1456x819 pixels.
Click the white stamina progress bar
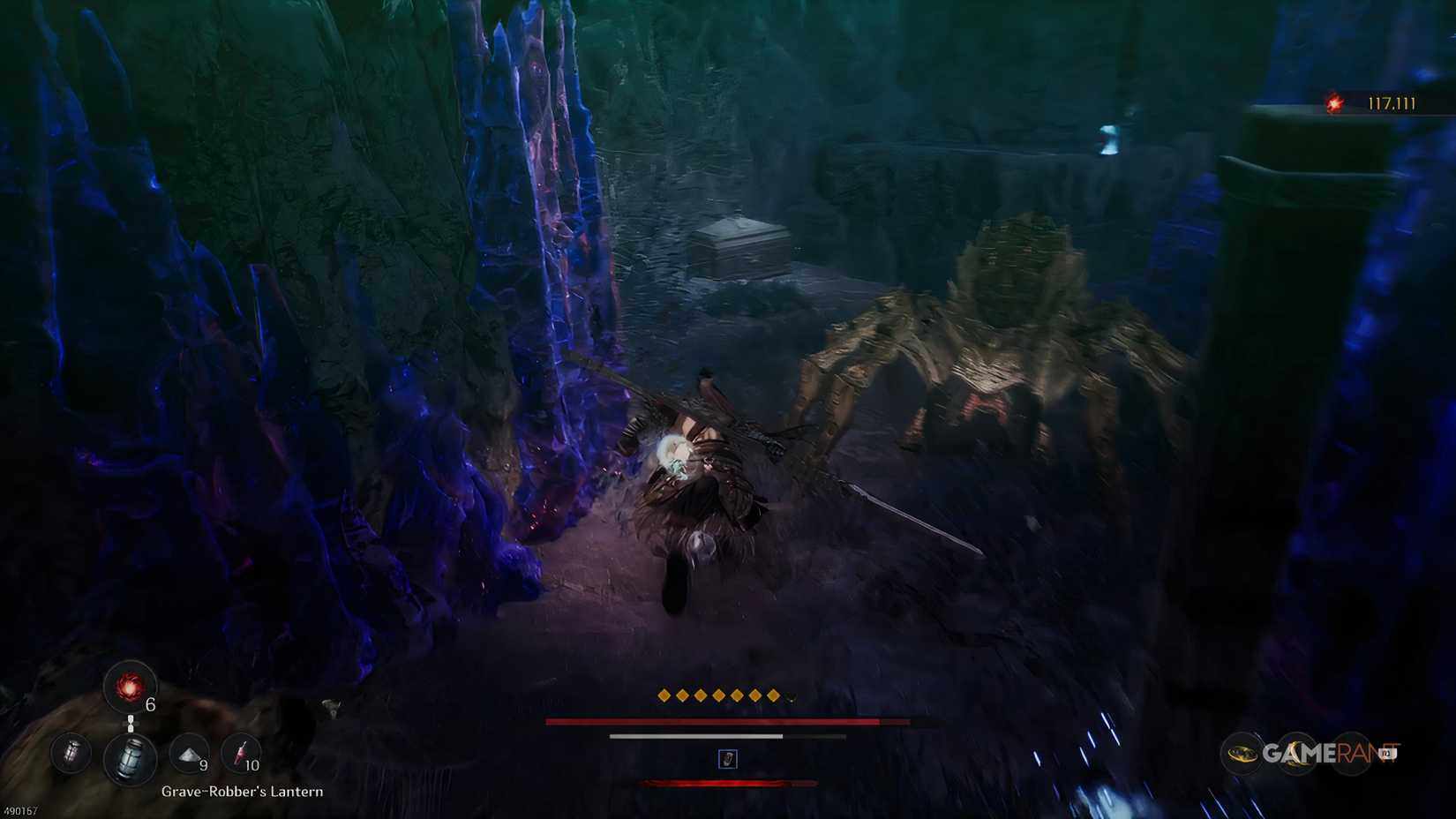pos(696,736)
